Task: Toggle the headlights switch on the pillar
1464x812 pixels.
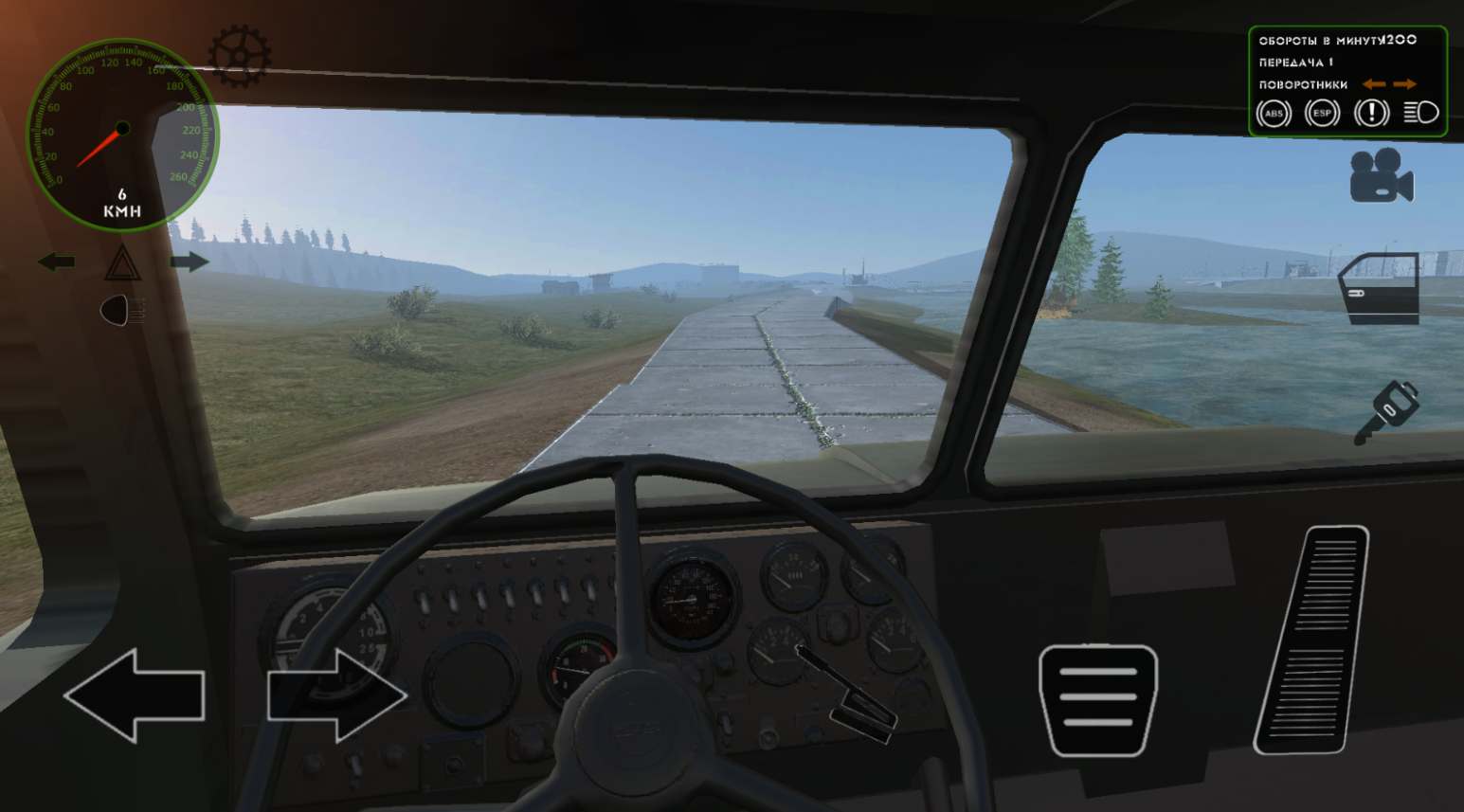Action: (x=117, y=308)
